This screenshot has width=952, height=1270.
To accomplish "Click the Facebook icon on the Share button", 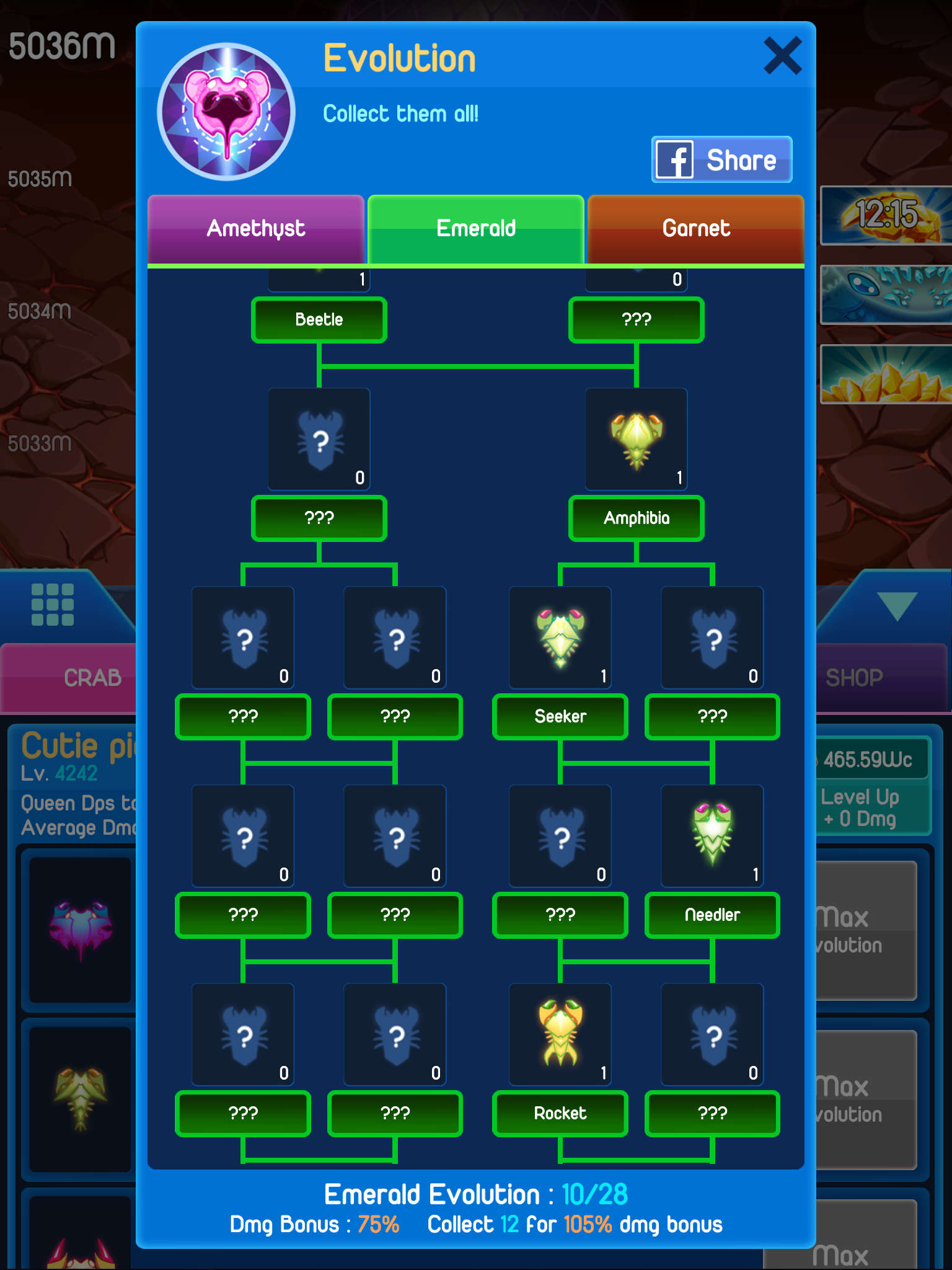I will 676,159.
